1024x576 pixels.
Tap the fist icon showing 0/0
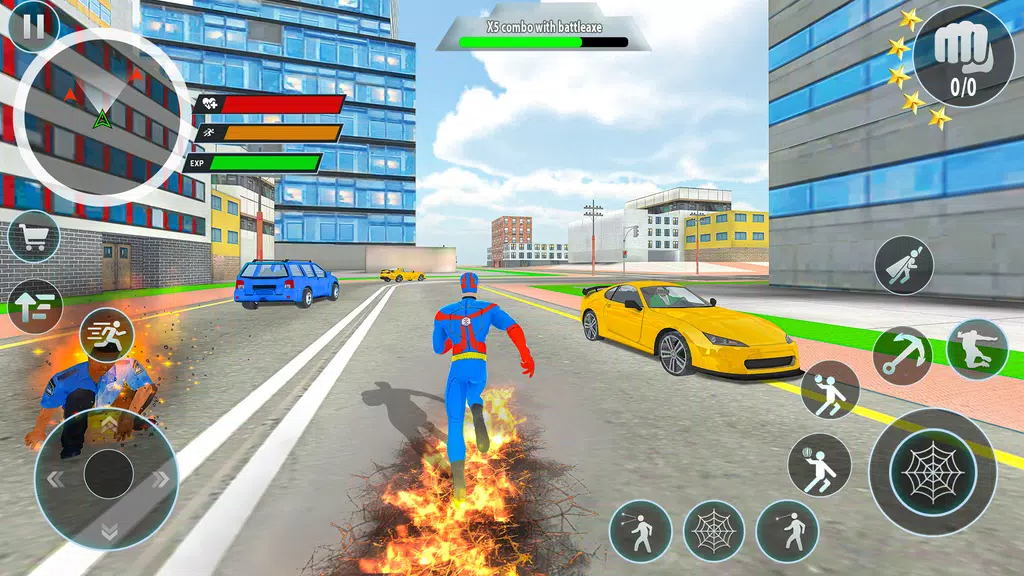coord(963,56)
